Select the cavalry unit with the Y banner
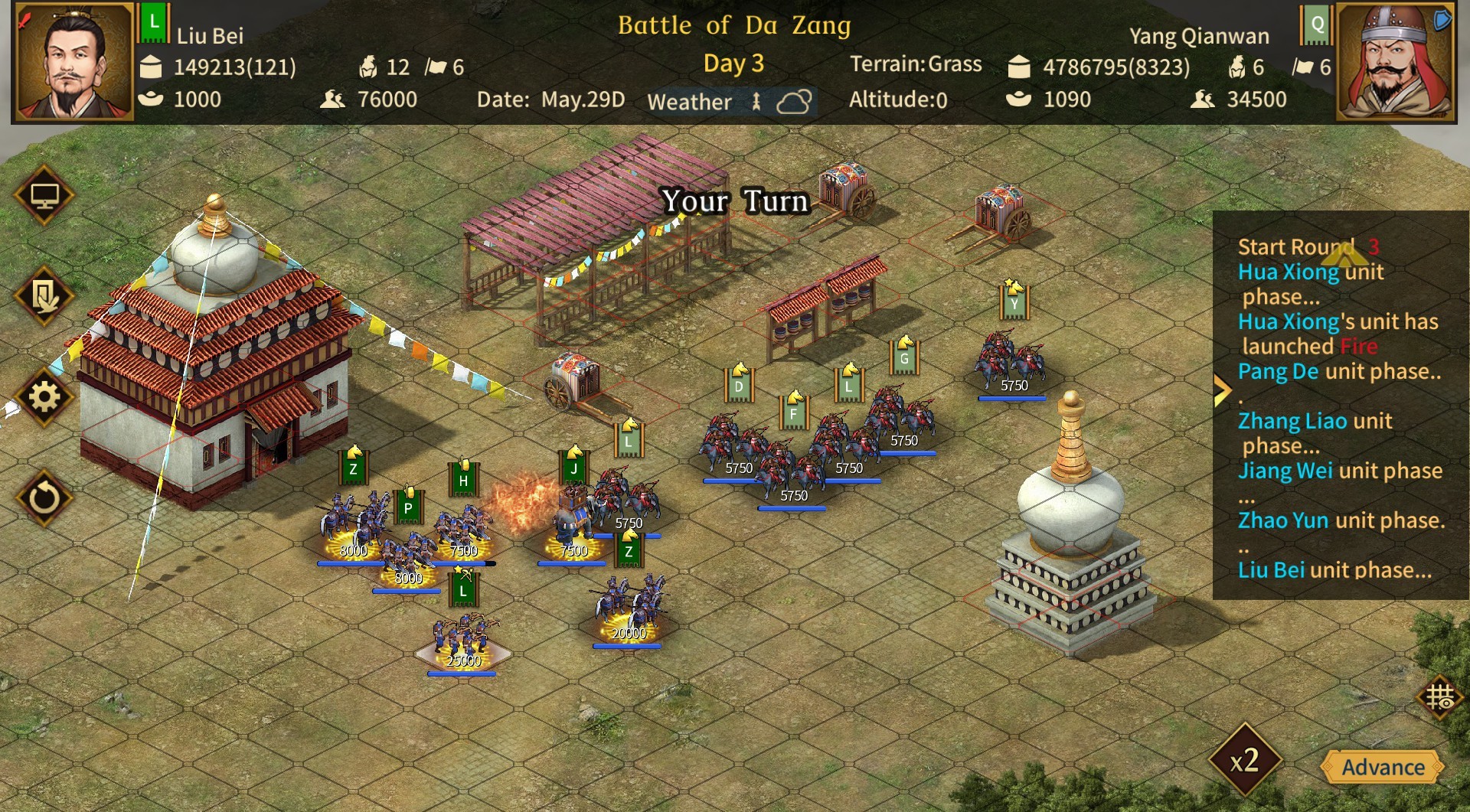The height and width of the screenshot is (812, 1470). coord(1009,356)
